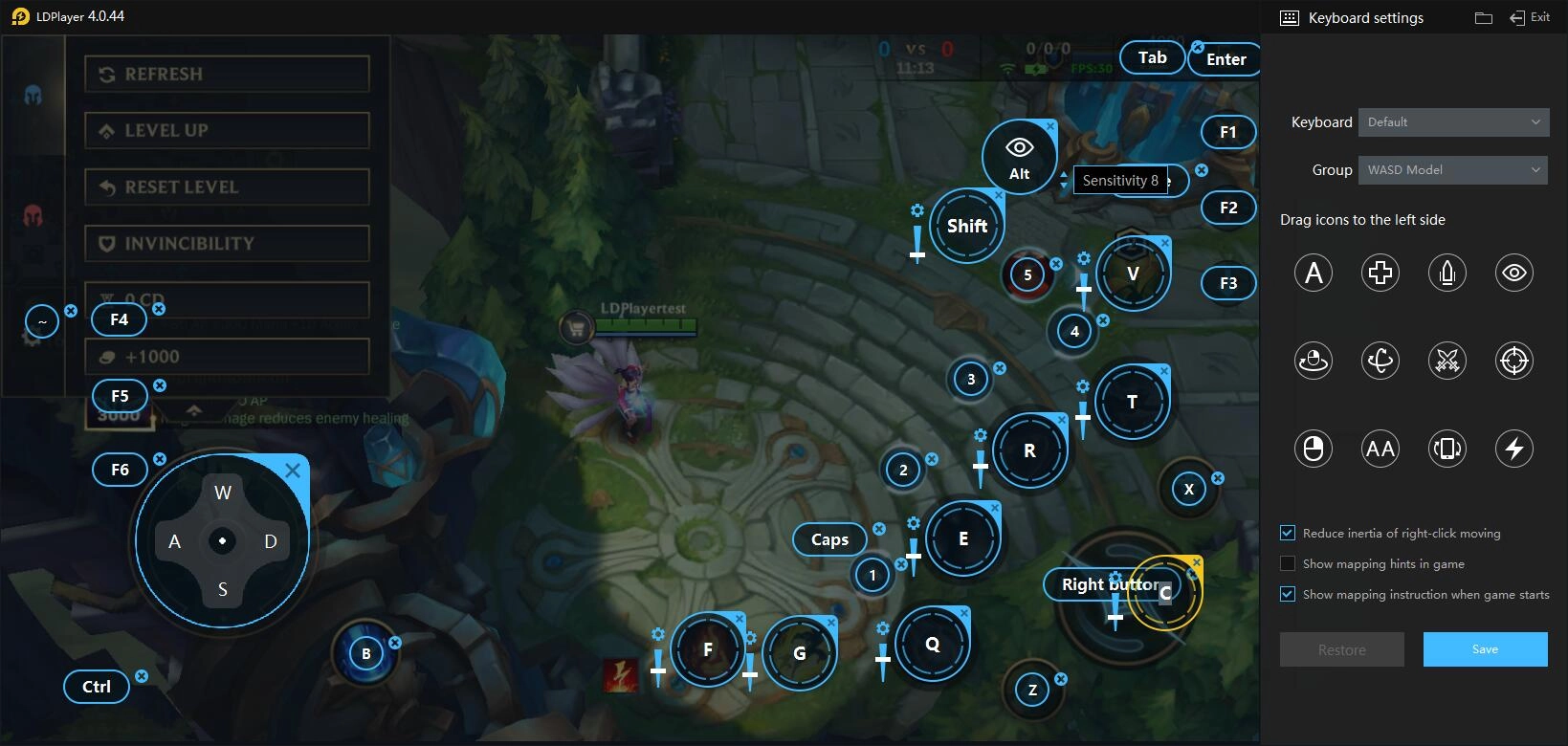Select the eye view-mapping icon

pyautogui.click(x=1513, y=273)
